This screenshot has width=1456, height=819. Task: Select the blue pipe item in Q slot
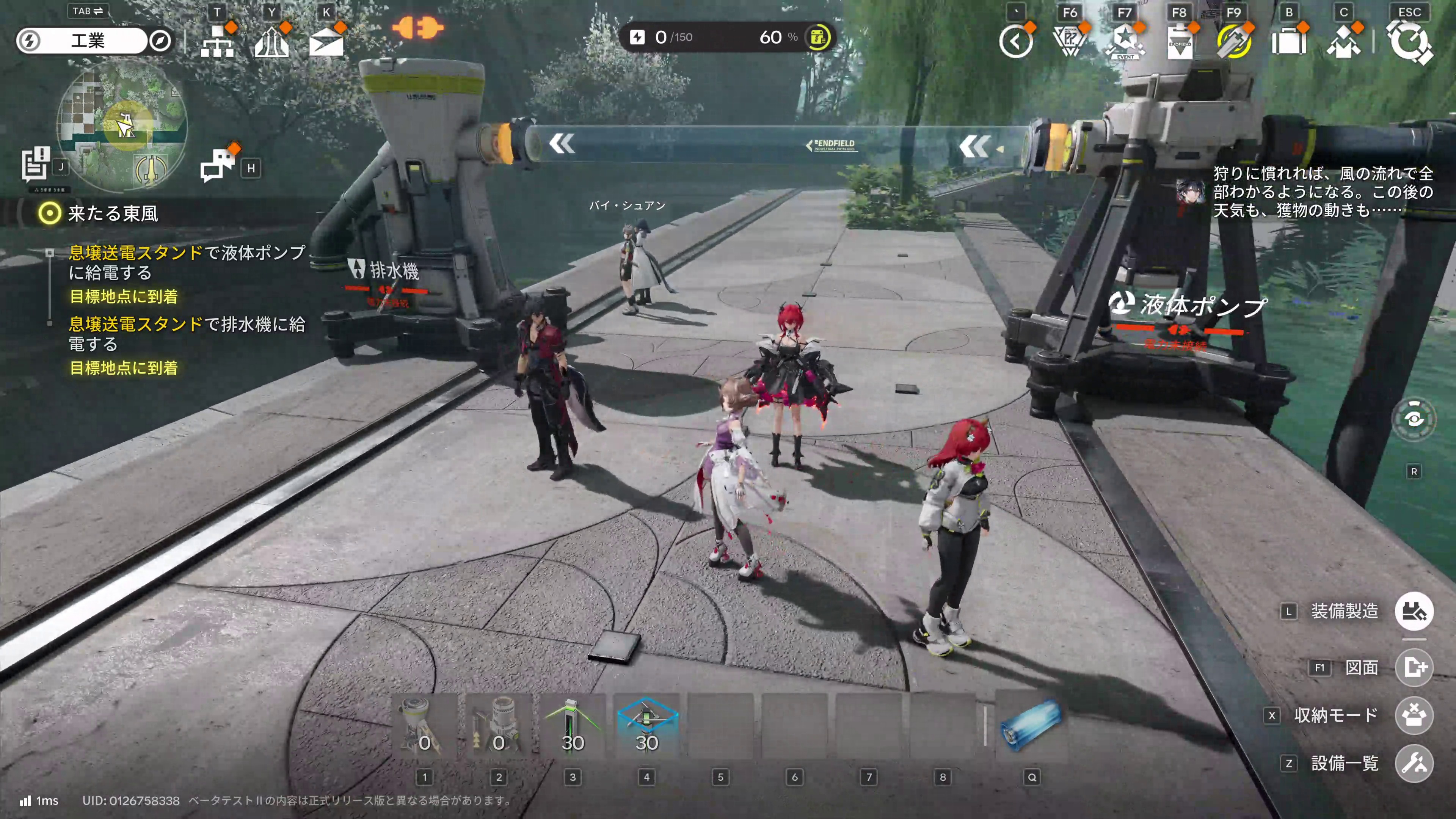[x=1031, y=726]
